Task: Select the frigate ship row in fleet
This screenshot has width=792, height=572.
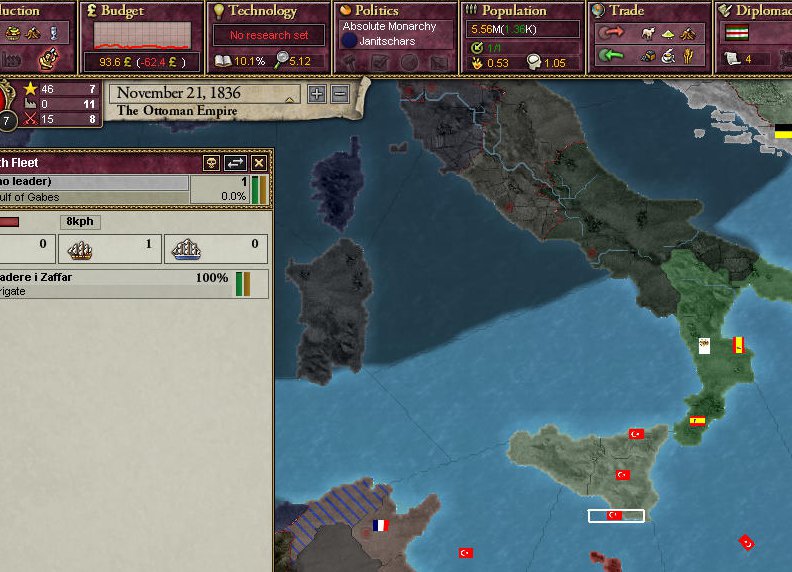Action: tap(120, 283)
